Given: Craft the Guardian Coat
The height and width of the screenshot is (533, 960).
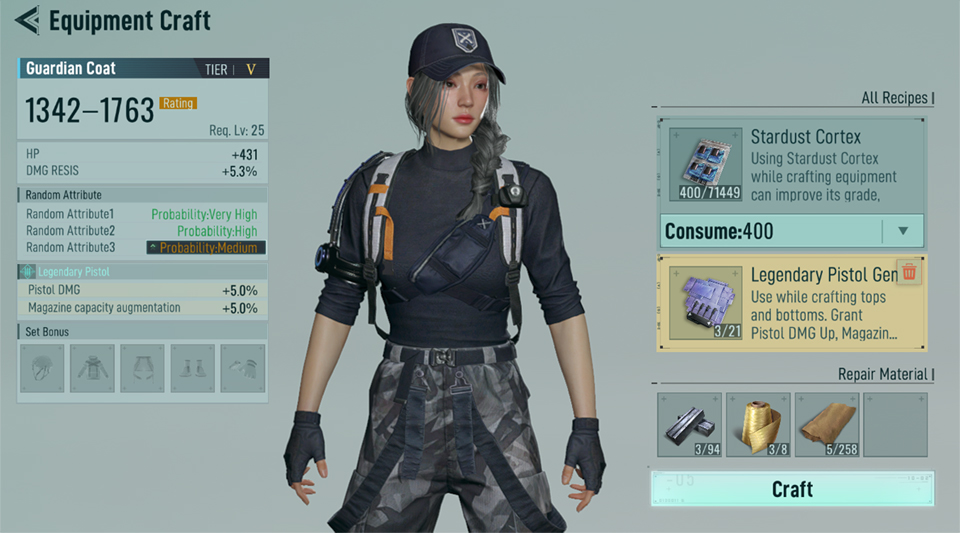Looking at the screenshot, I should pos(792,489).
